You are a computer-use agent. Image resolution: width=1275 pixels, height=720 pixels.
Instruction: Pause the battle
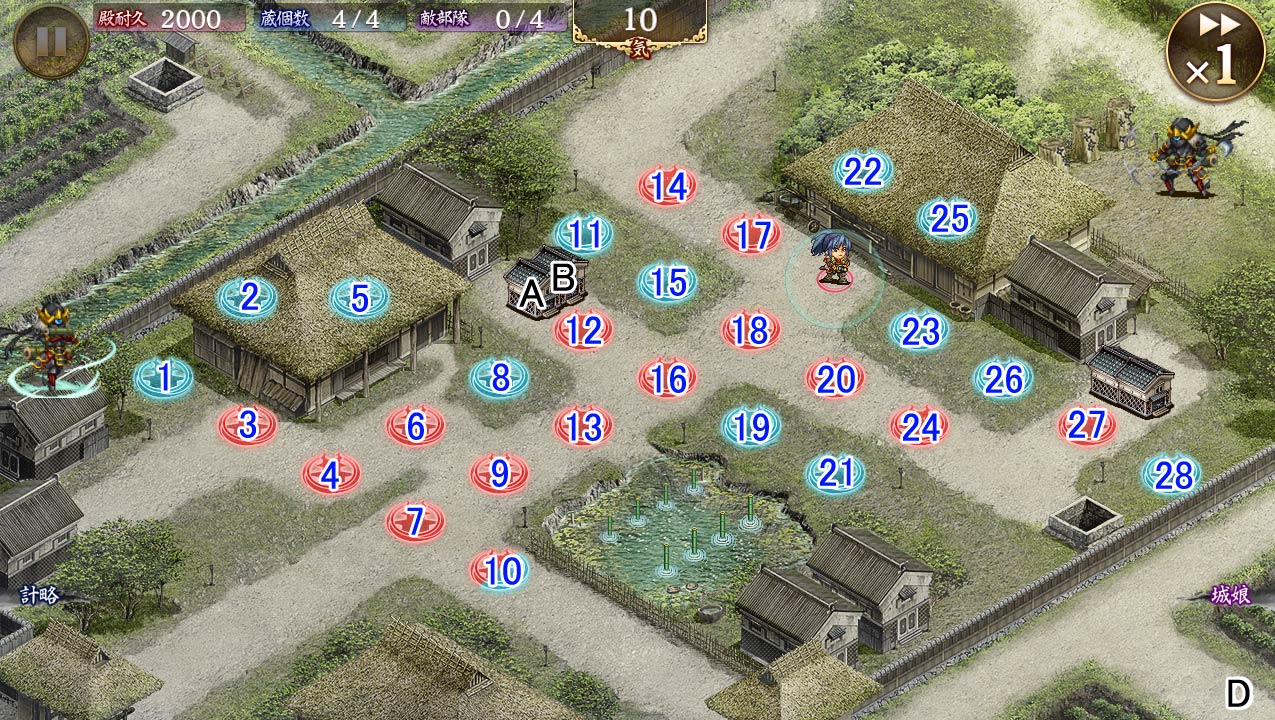pos(51,41)
